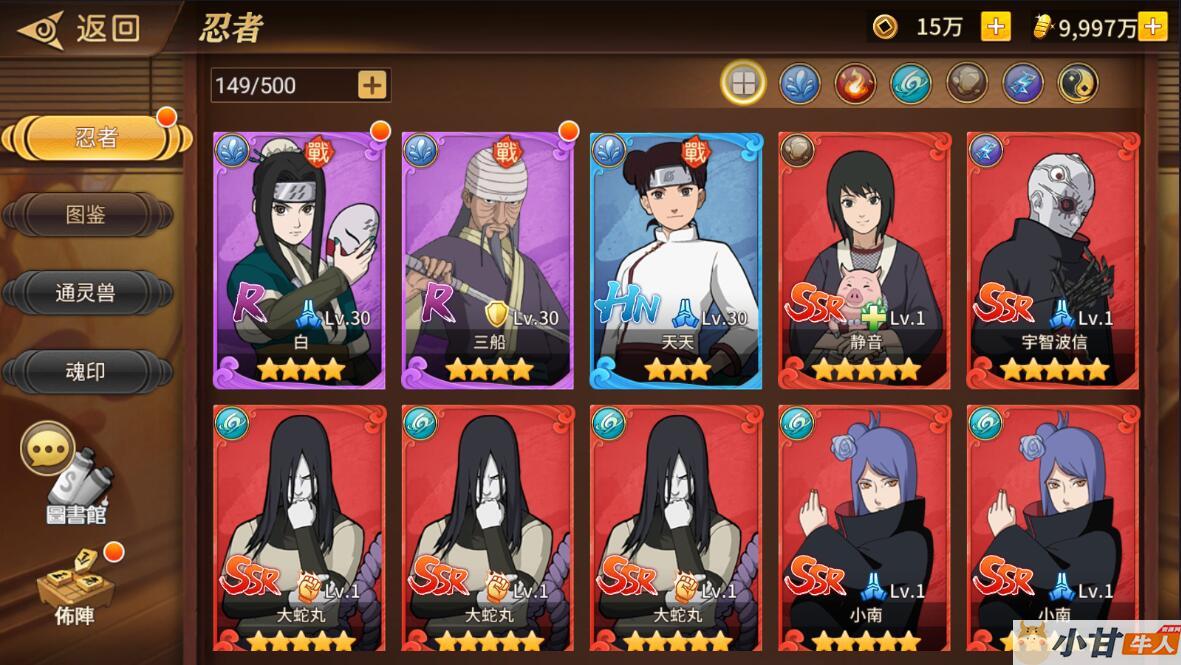This screenshot has width=1181, height=665.
Task: Filter ninjas by fire element
Action: point(855,84)
